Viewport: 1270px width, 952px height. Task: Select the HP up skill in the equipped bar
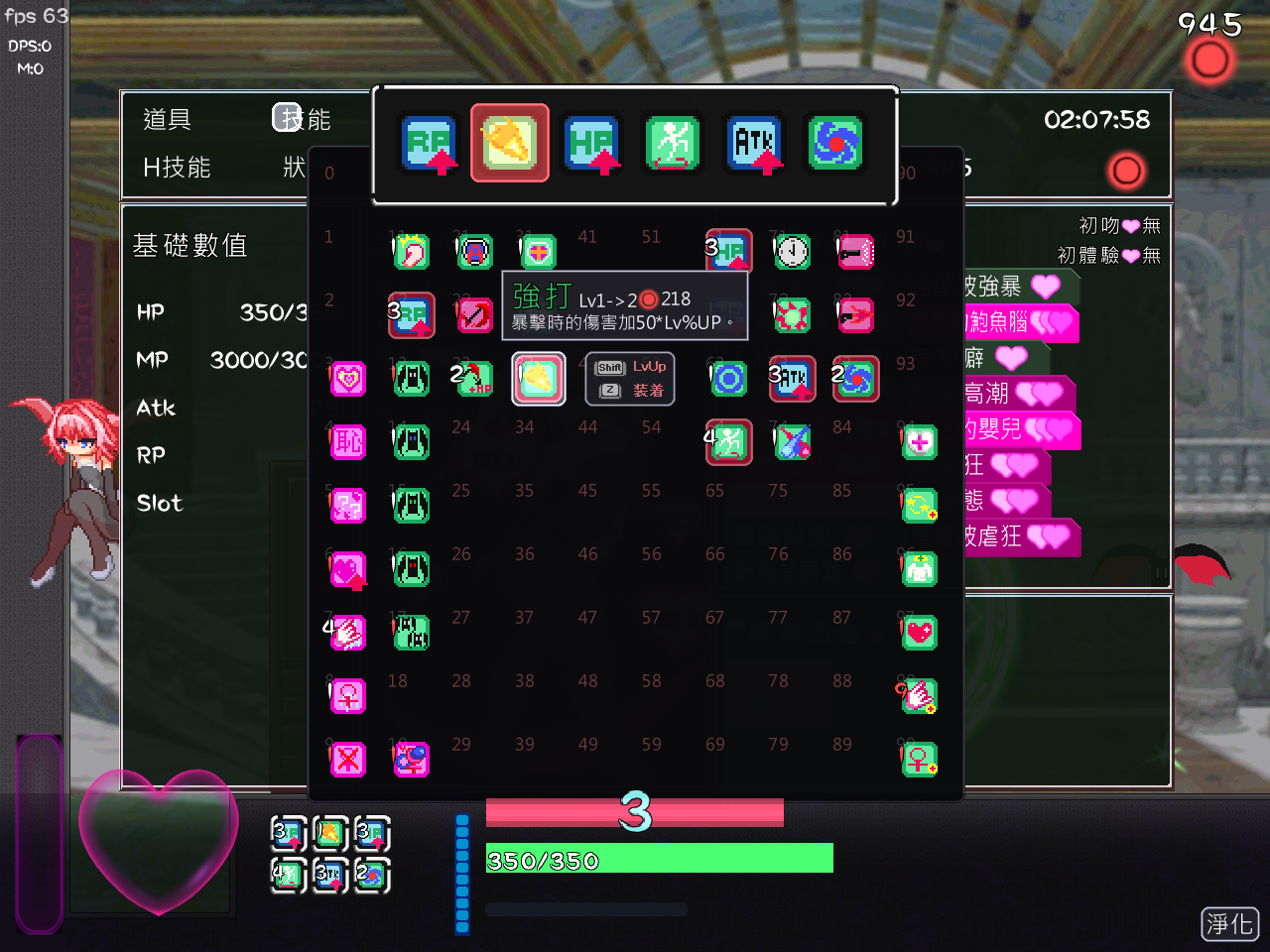point(591,144)
